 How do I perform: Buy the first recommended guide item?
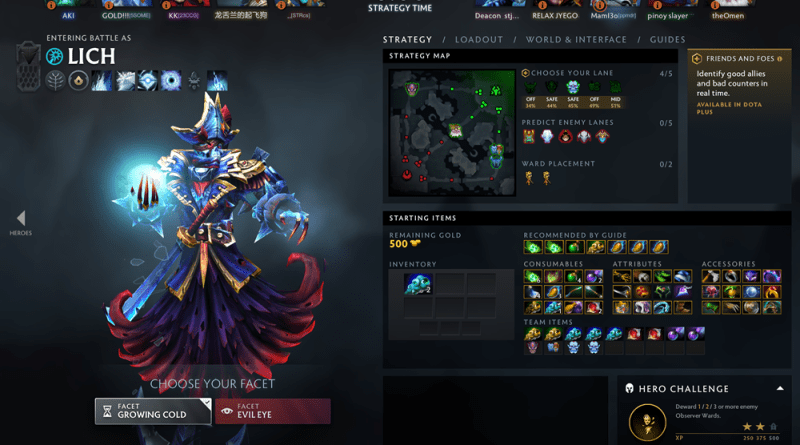coord(531,246)
